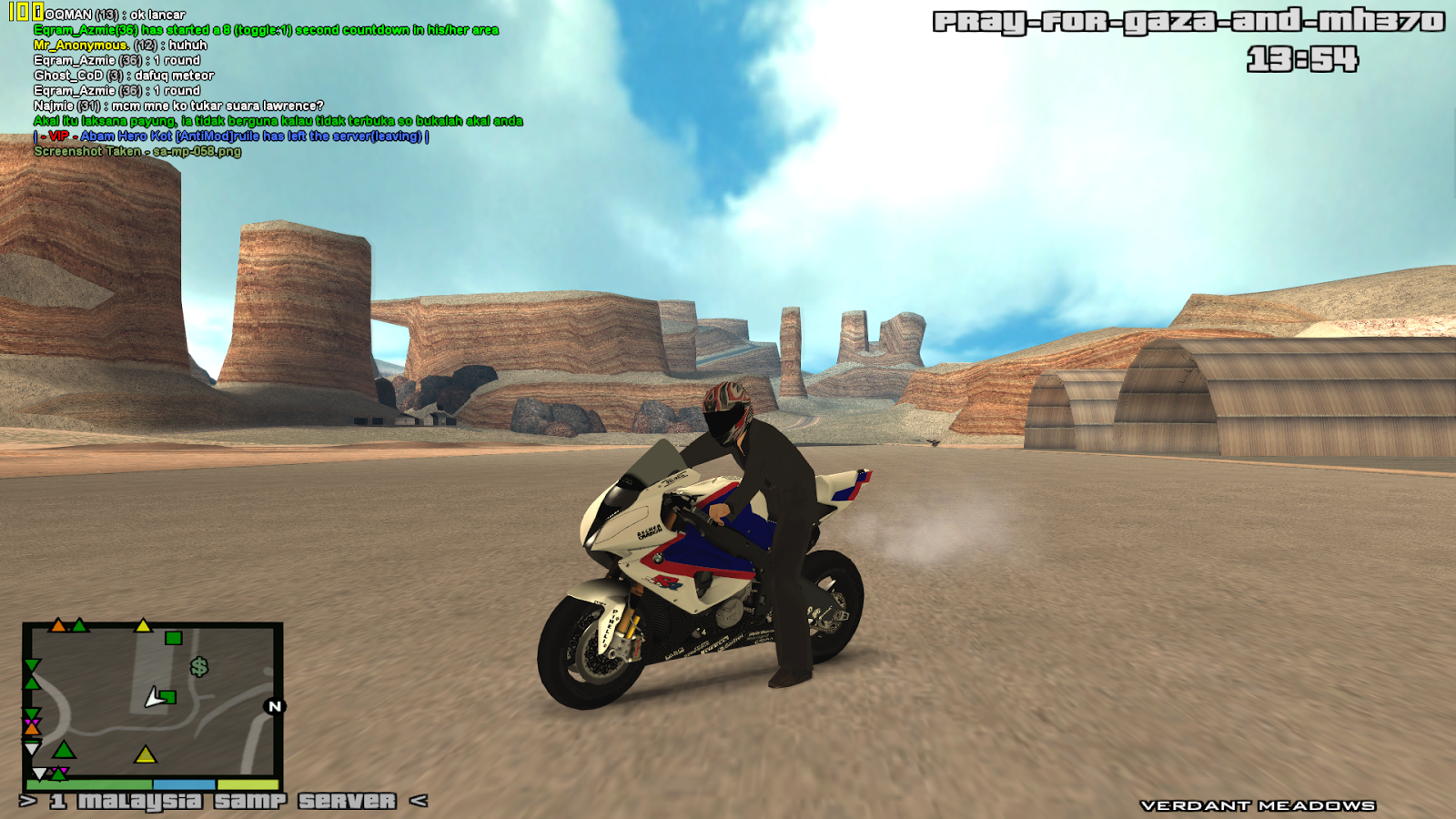Select the white player arrow on the radar
The image size is (1456, 819).
153,698
